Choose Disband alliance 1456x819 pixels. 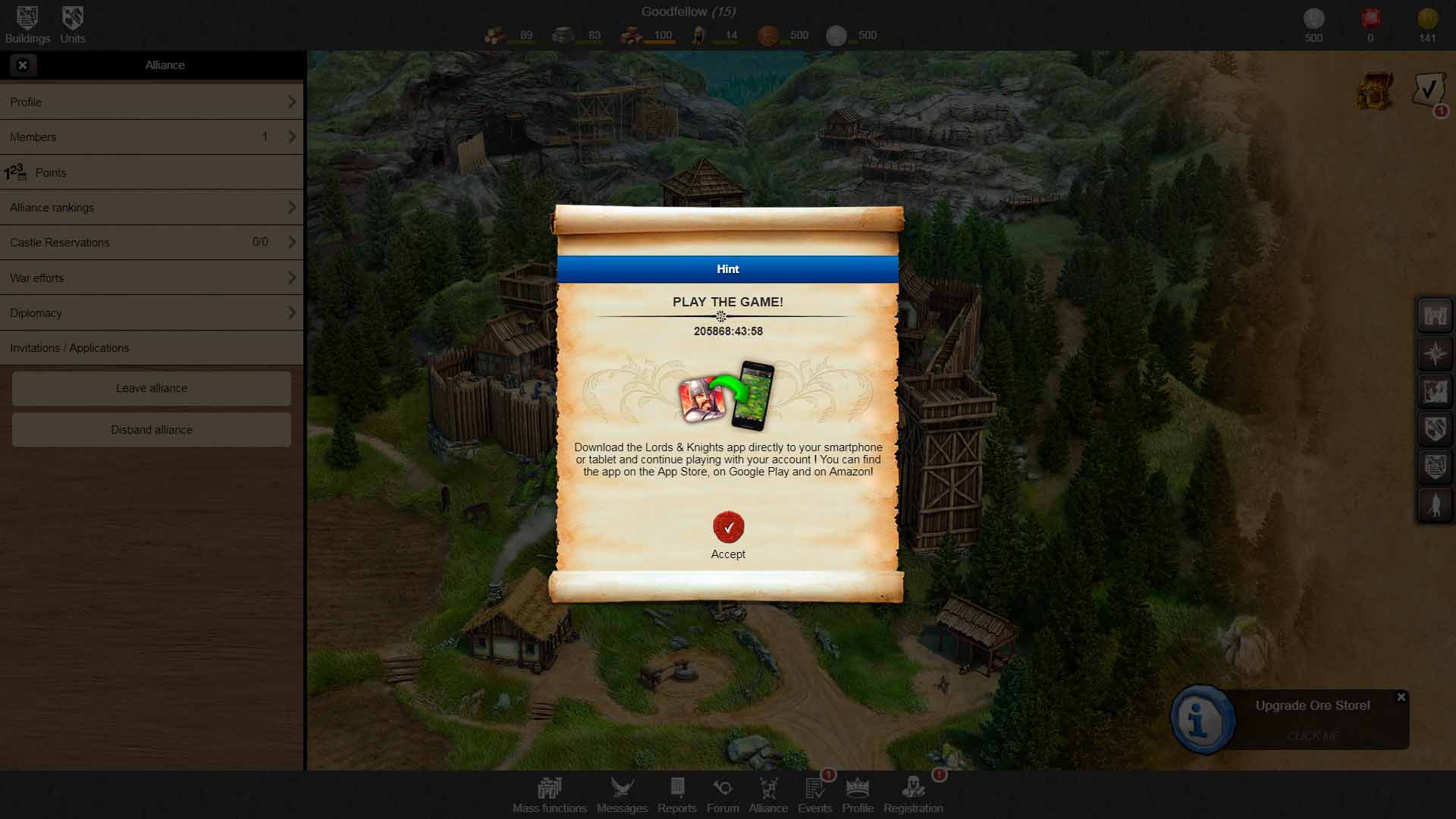[152, 430]
